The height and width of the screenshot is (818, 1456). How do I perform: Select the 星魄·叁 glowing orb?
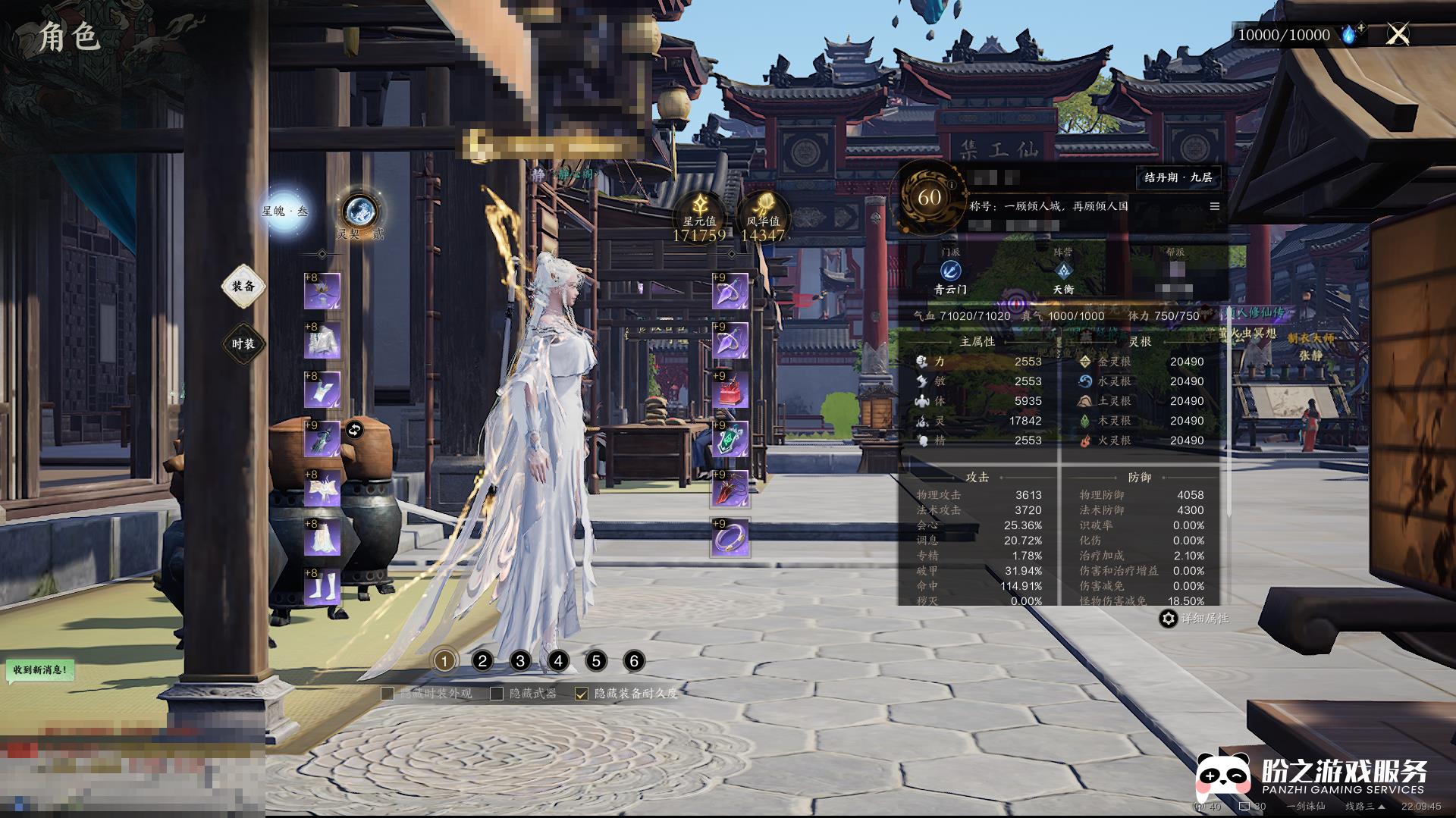point(285,212)
